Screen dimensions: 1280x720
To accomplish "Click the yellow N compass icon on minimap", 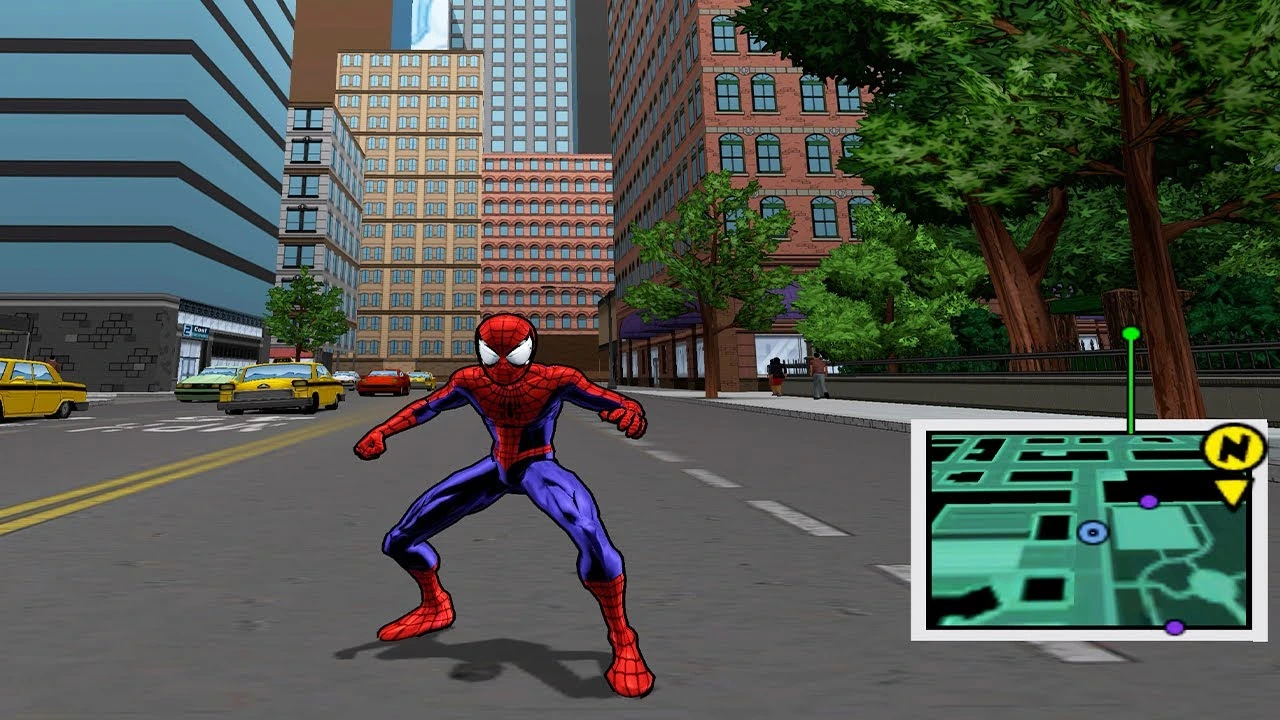I will 1233,447.
